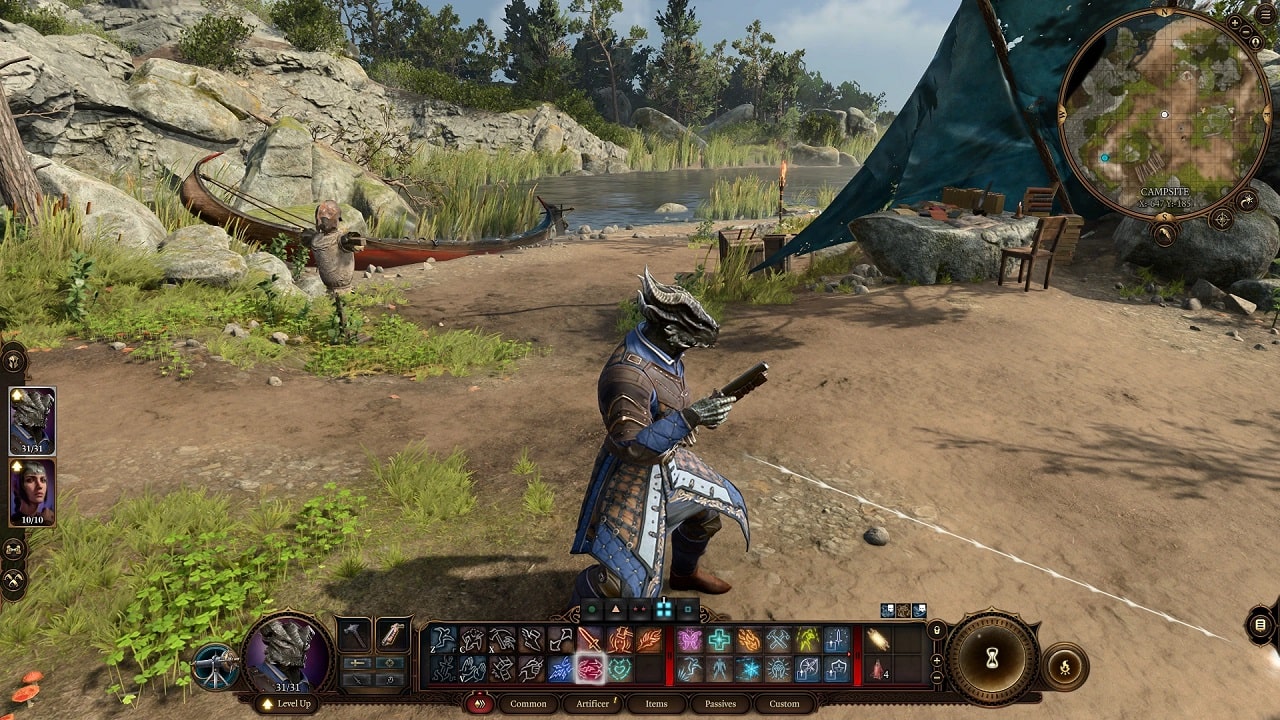1280x720 pixels.
Task: Toggle the hotbar lock padlock icon
Action: click(x=937, y=629)
